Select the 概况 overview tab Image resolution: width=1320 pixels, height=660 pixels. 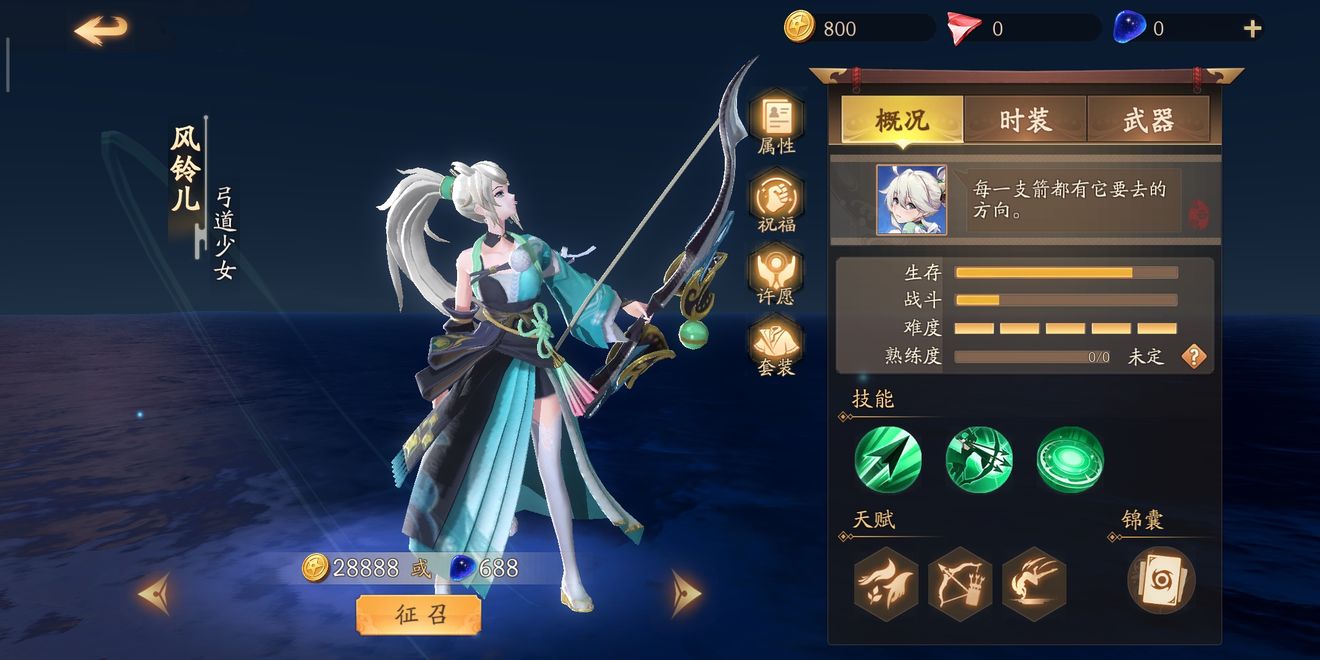click(x=902, y=120)
